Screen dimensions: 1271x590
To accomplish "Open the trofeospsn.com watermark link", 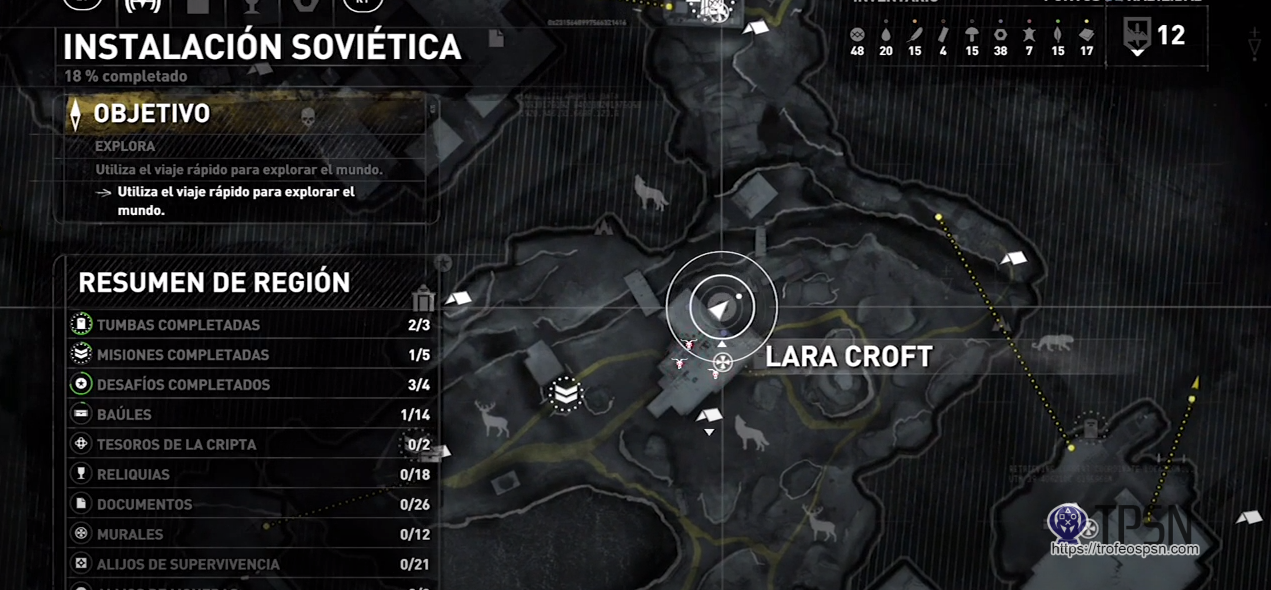I will pos(1124,549).
